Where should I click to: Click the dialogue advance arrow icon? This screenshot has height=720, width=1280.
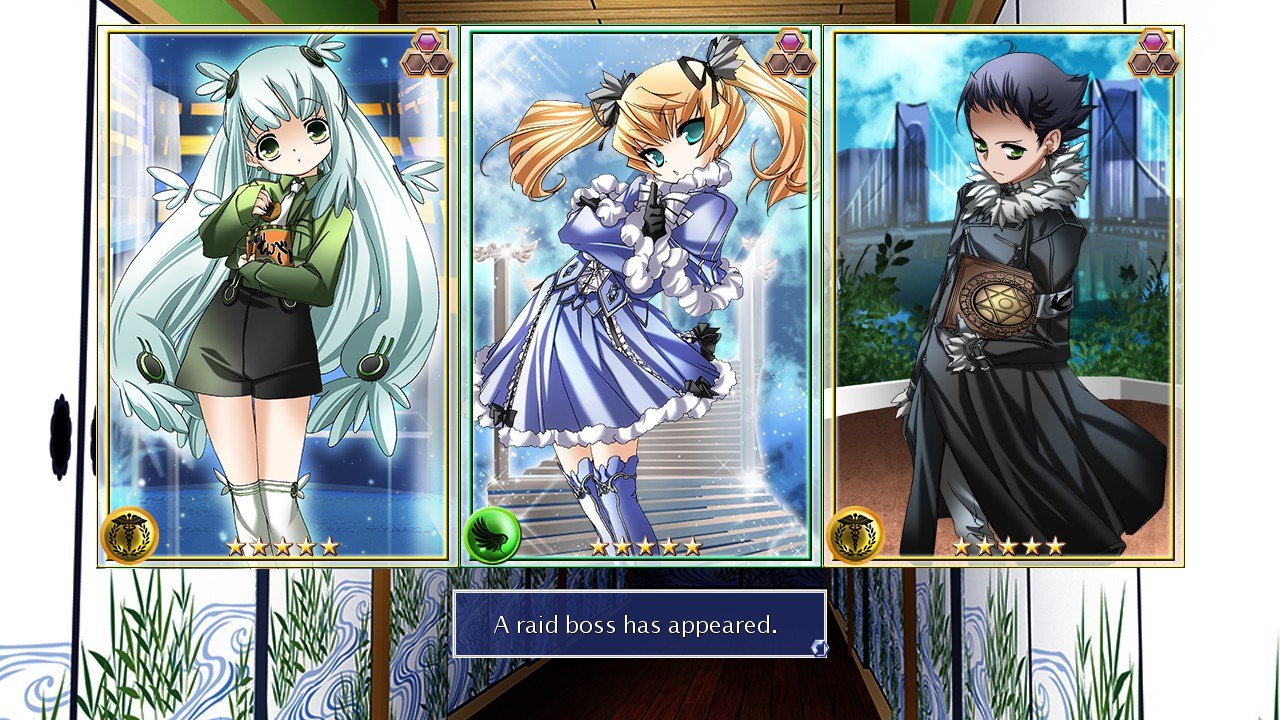click(x=818, y=649)
